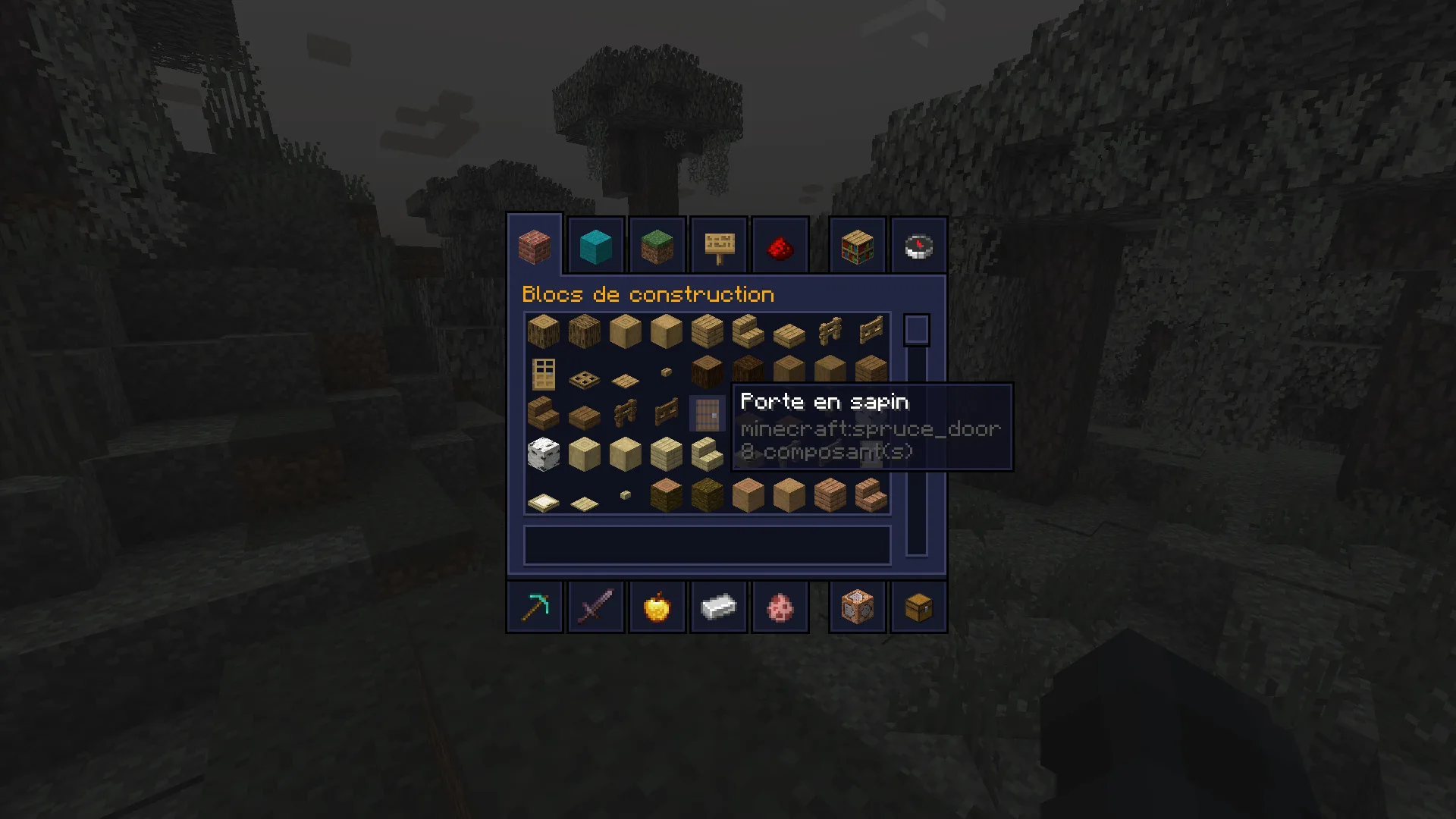Open the redstone dust tab
Viewport: 1456px width, 819px height.
tap(780, 246)
